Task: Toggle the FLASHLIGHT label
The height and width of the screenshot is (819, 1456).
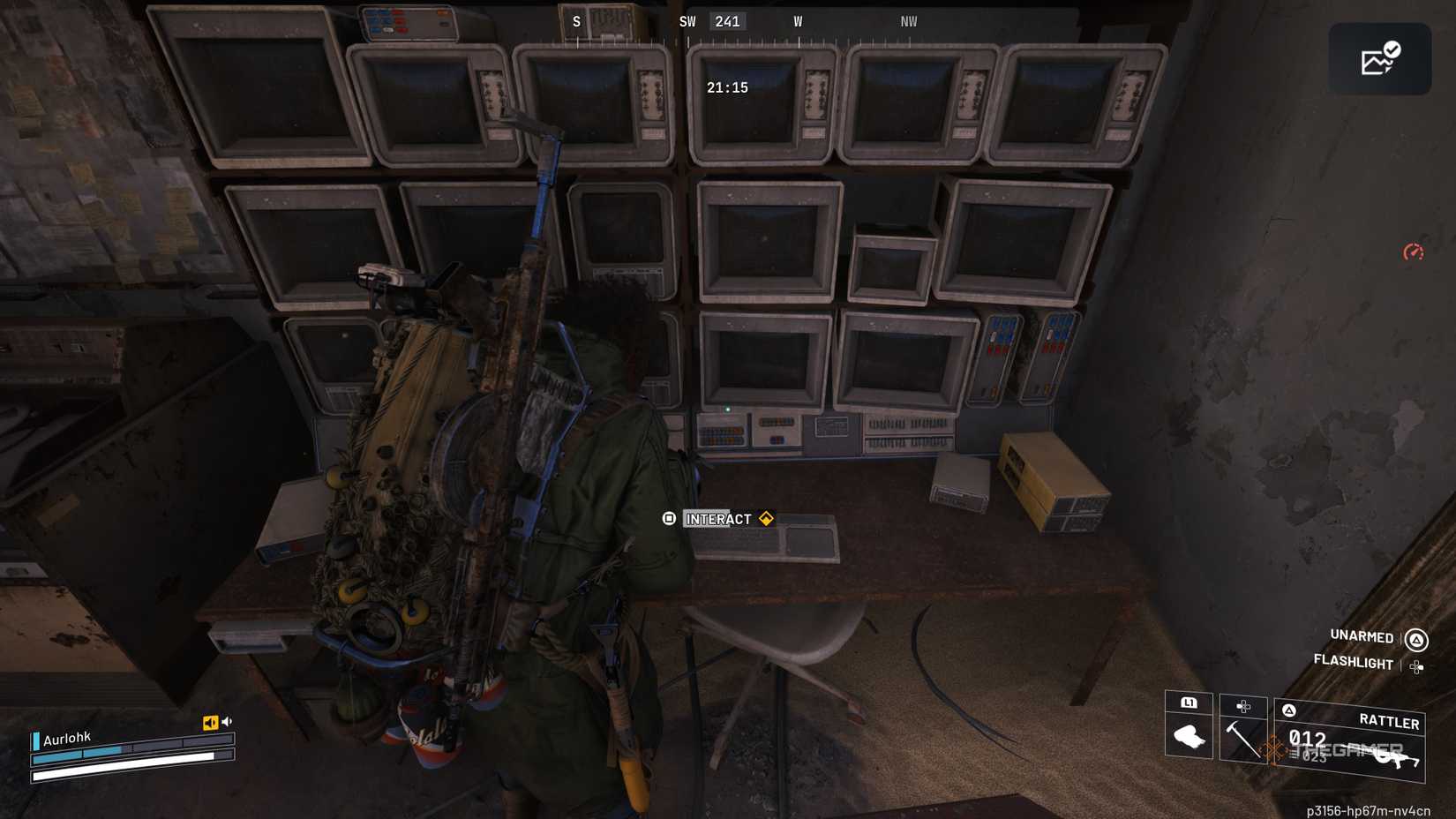Action: coord(1354,662)
